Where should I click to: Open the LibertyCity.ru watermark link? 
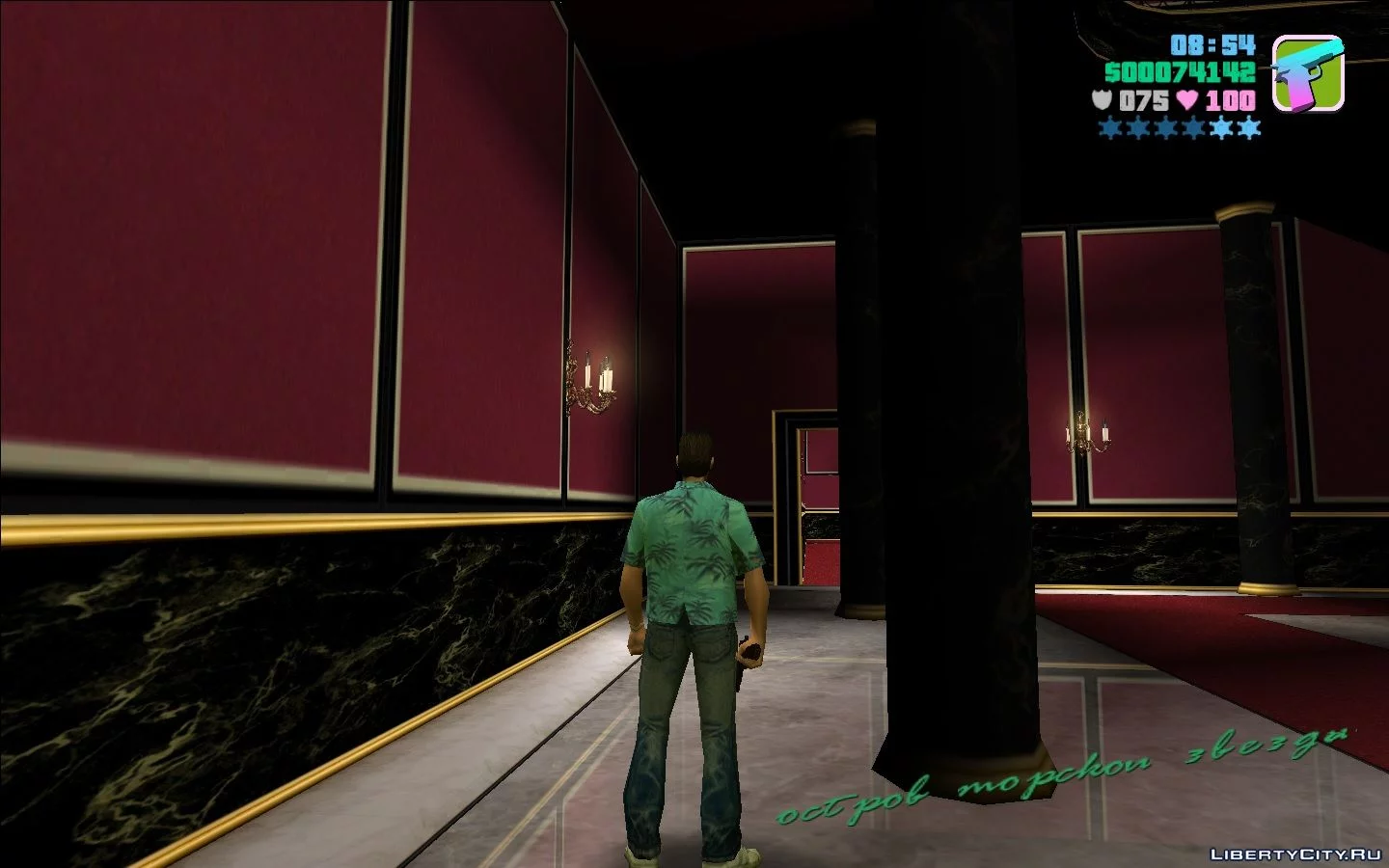tap(1294, 854)
